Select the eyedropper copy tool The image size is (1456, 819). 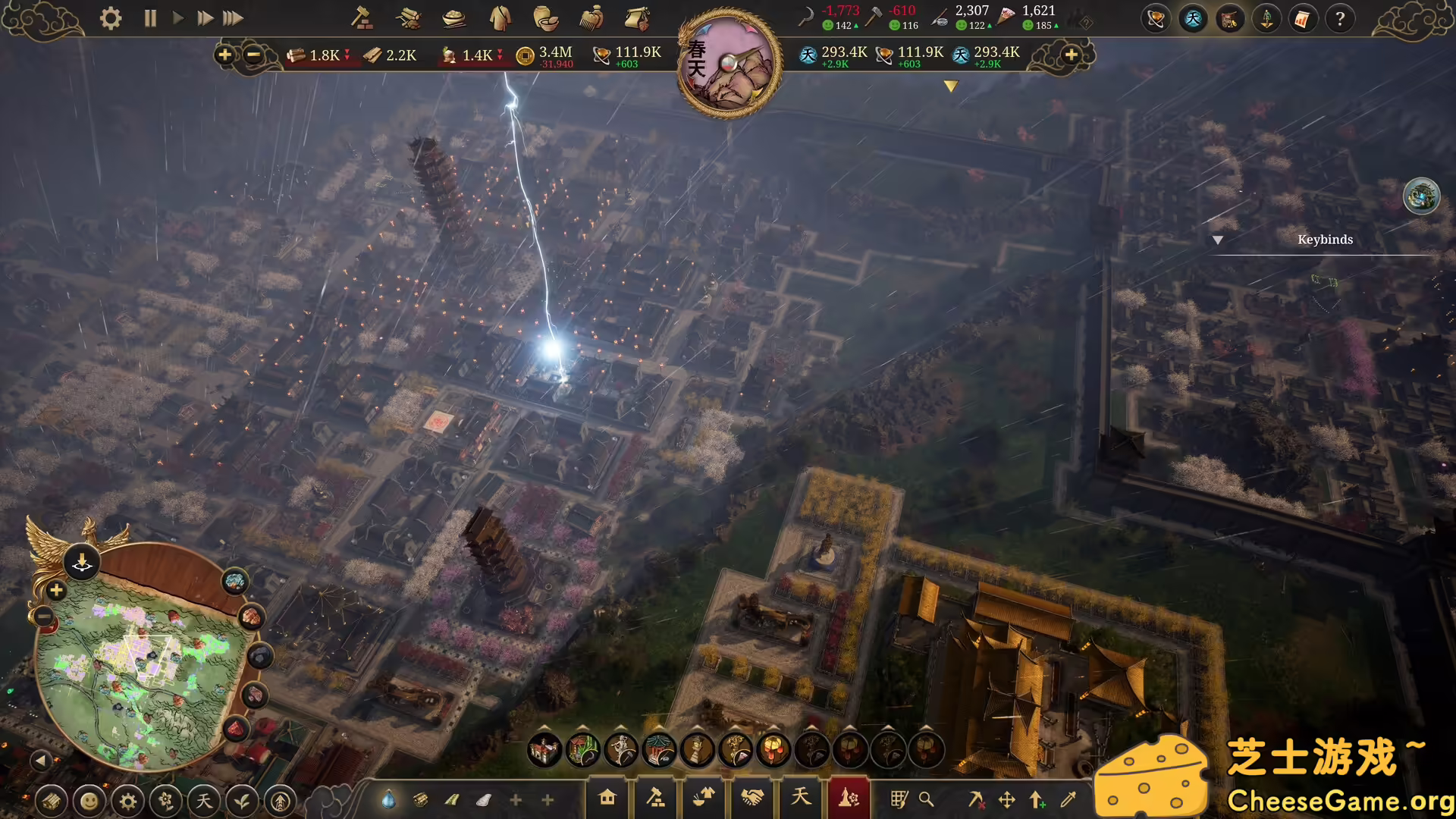pos(1068,799)
